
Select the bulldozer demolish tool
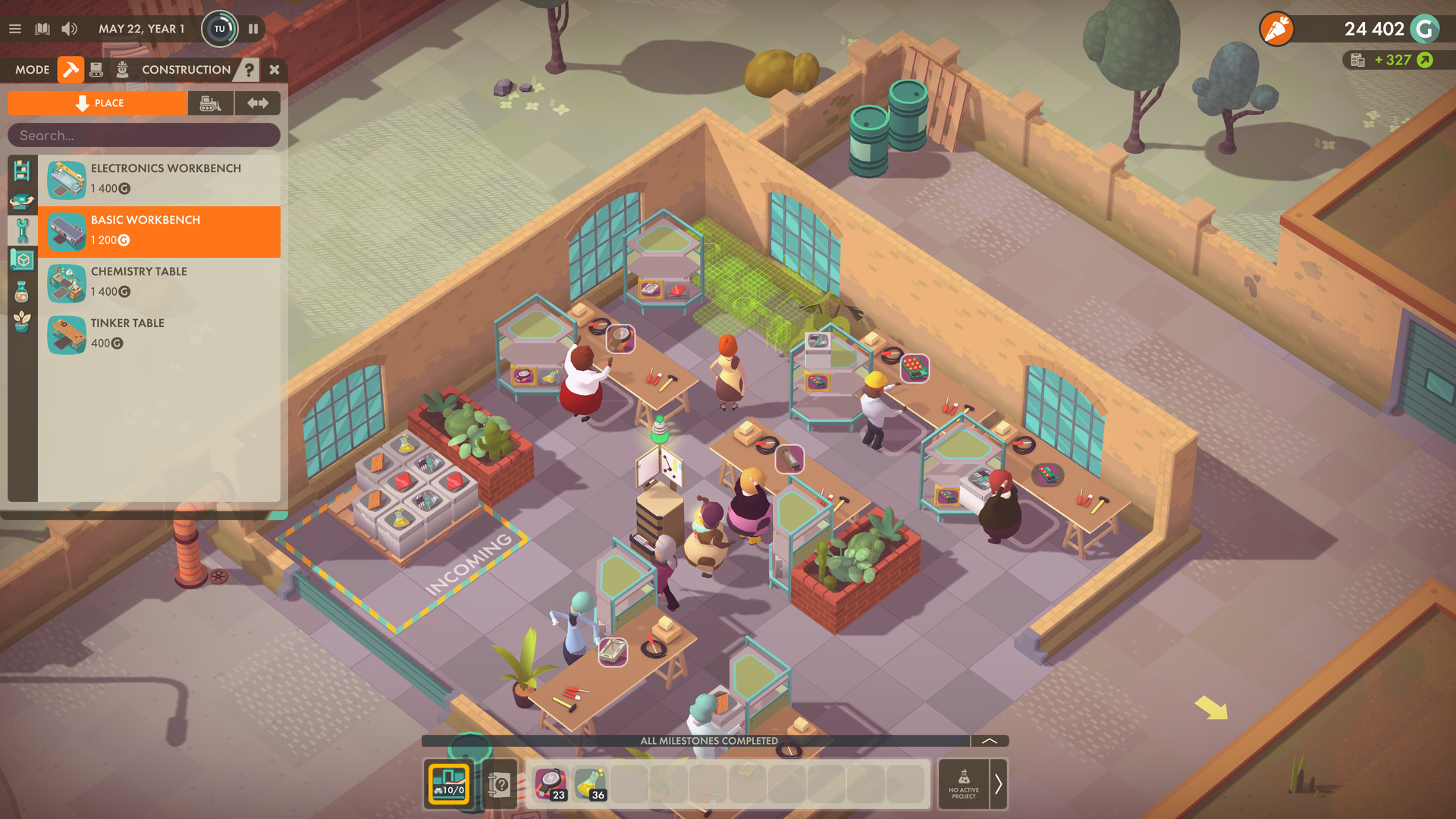click(210, 103)
